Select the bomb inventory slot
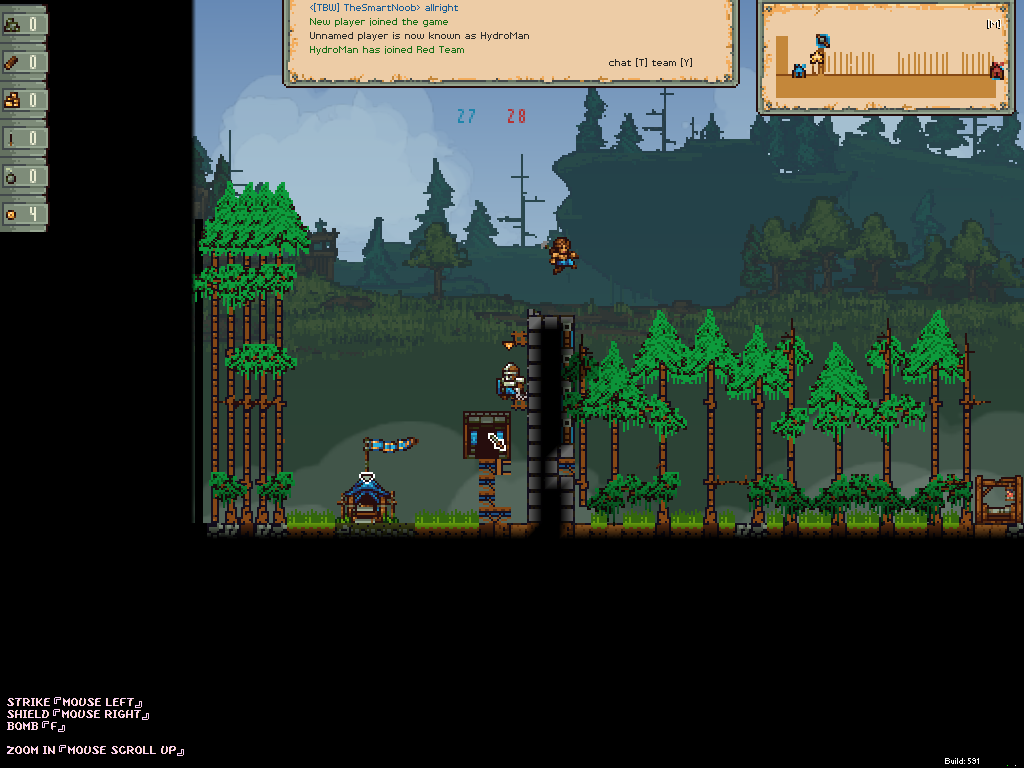Screen dimensions: 1024x768 (24, 176)
